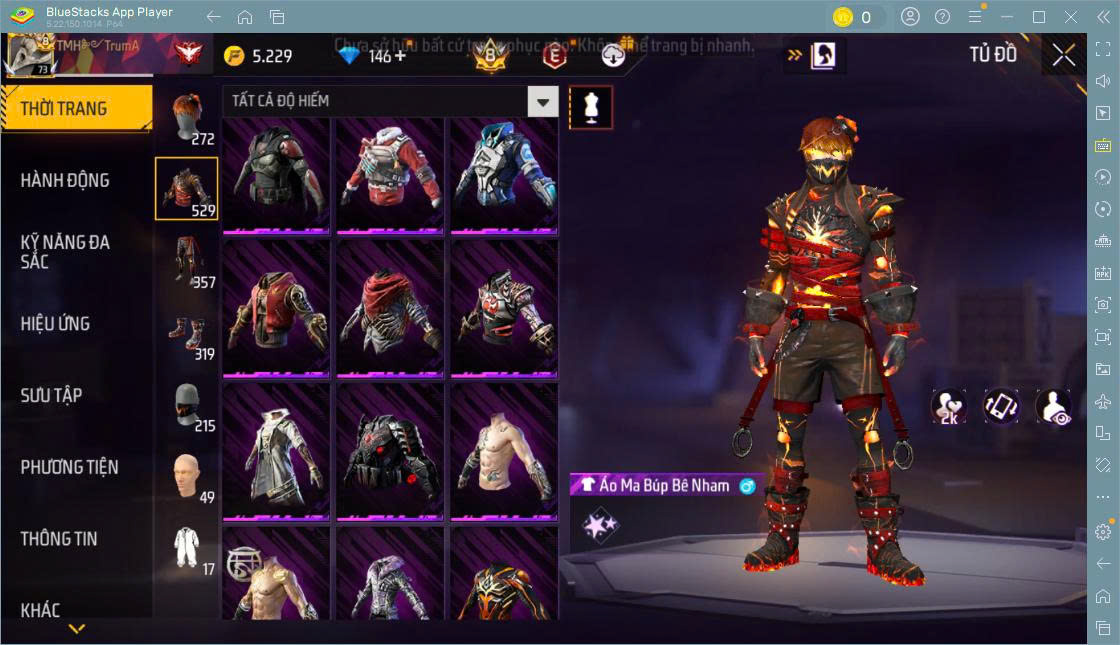The height and width of the screenshot is (645, 1120).
Task: Select the Kỹ Năng Đa Sắc tab
Action: [x=66, y=251]
